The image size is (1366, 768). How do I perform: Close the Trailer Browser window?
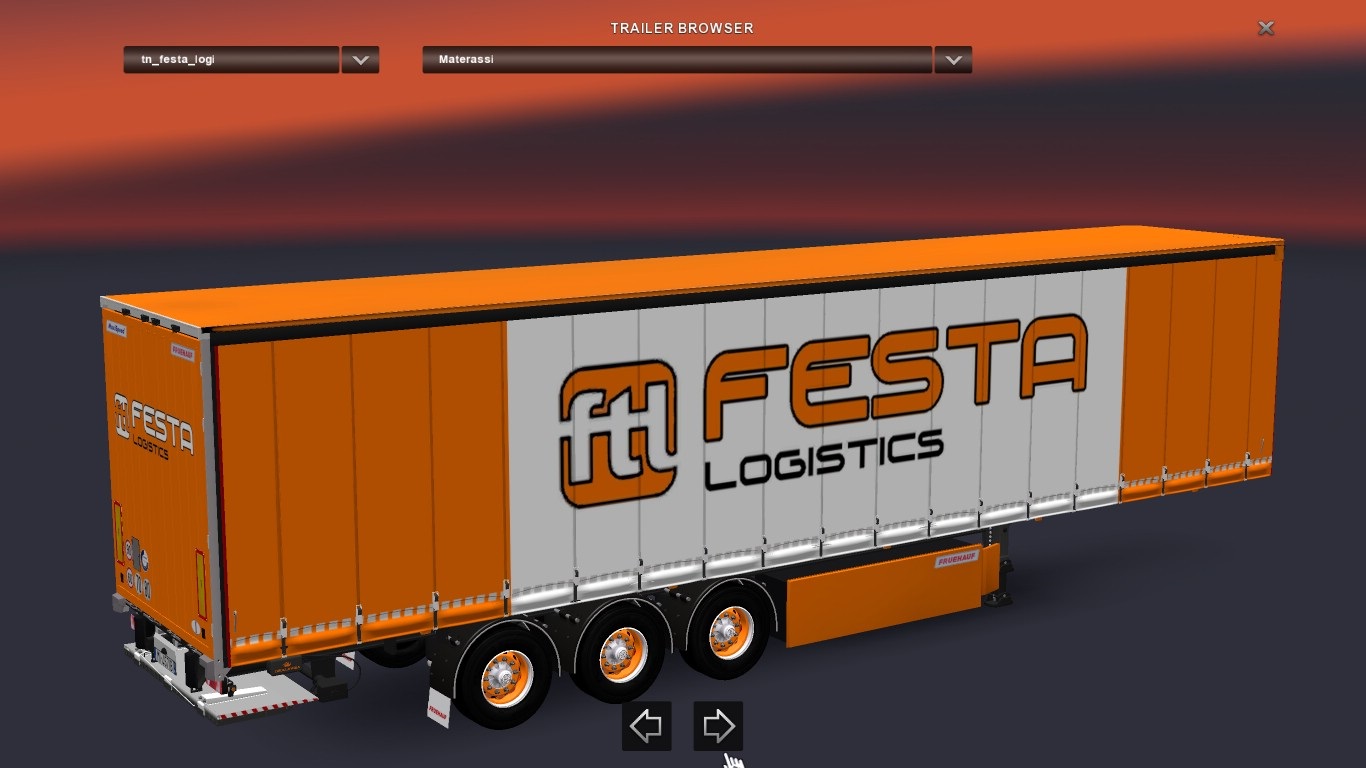pos(1266,29)
